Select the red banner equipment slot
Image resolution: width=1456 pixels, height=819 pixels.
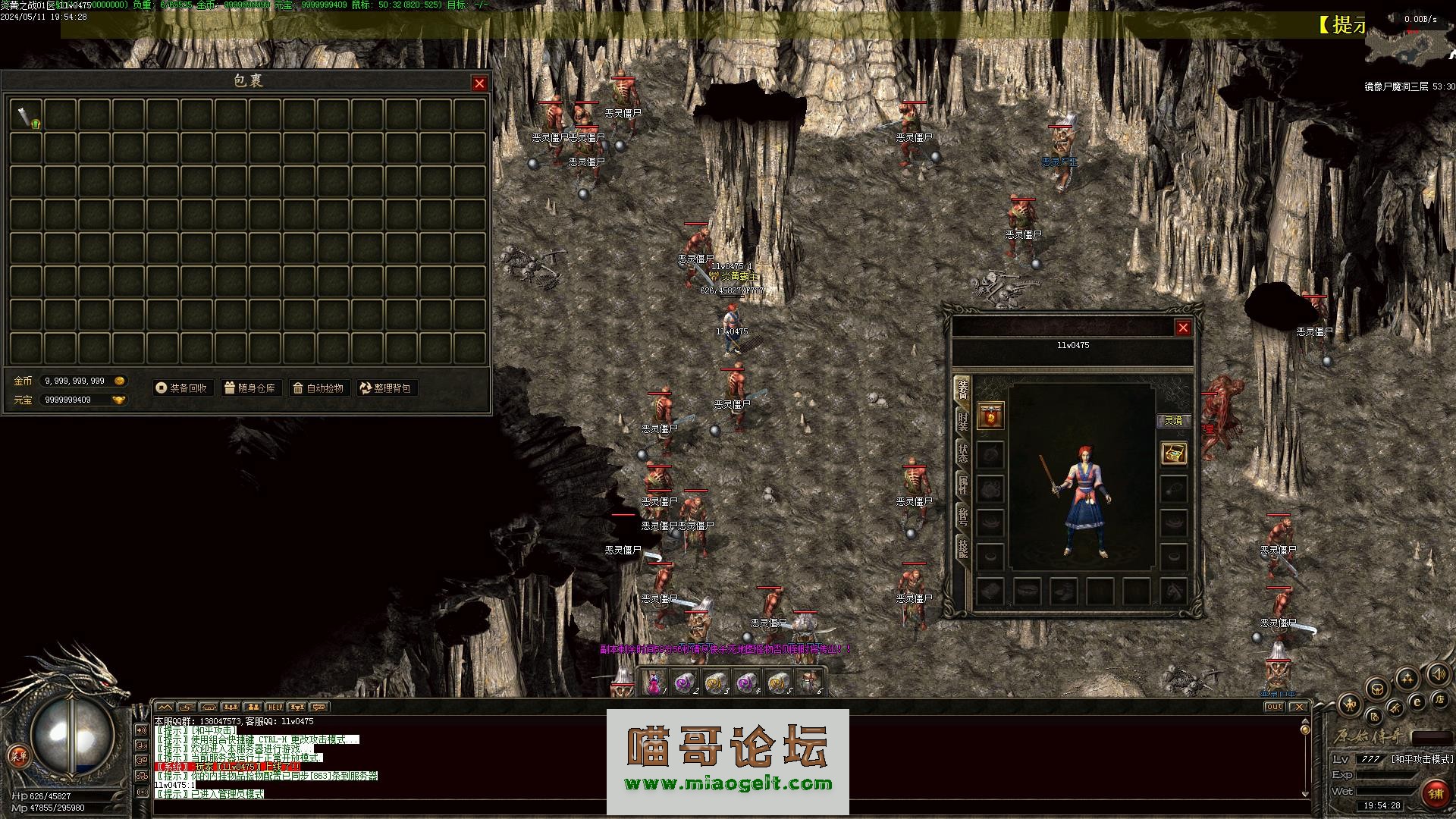990,416
